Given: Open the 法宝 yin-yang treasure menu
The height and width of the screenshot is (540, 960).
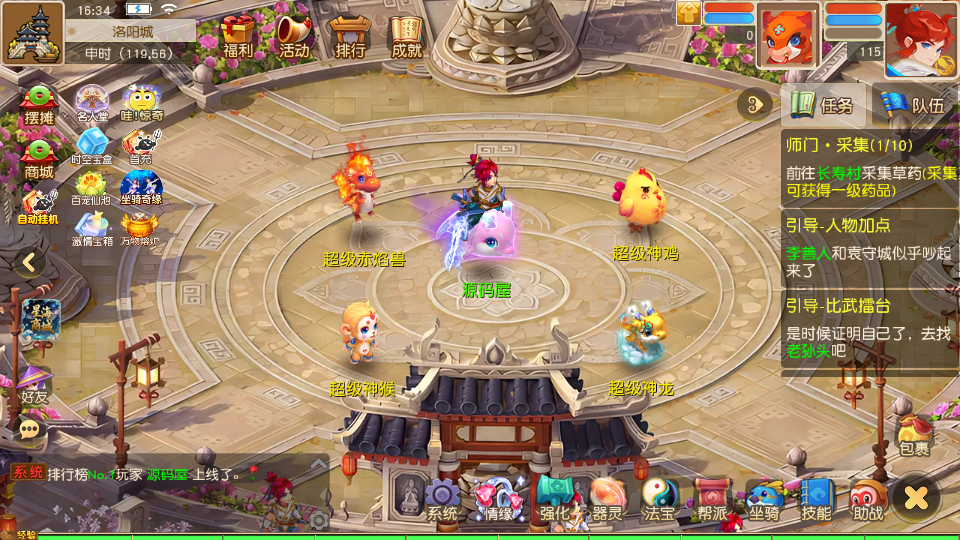Looking at the screenshot, I should 659,498.
